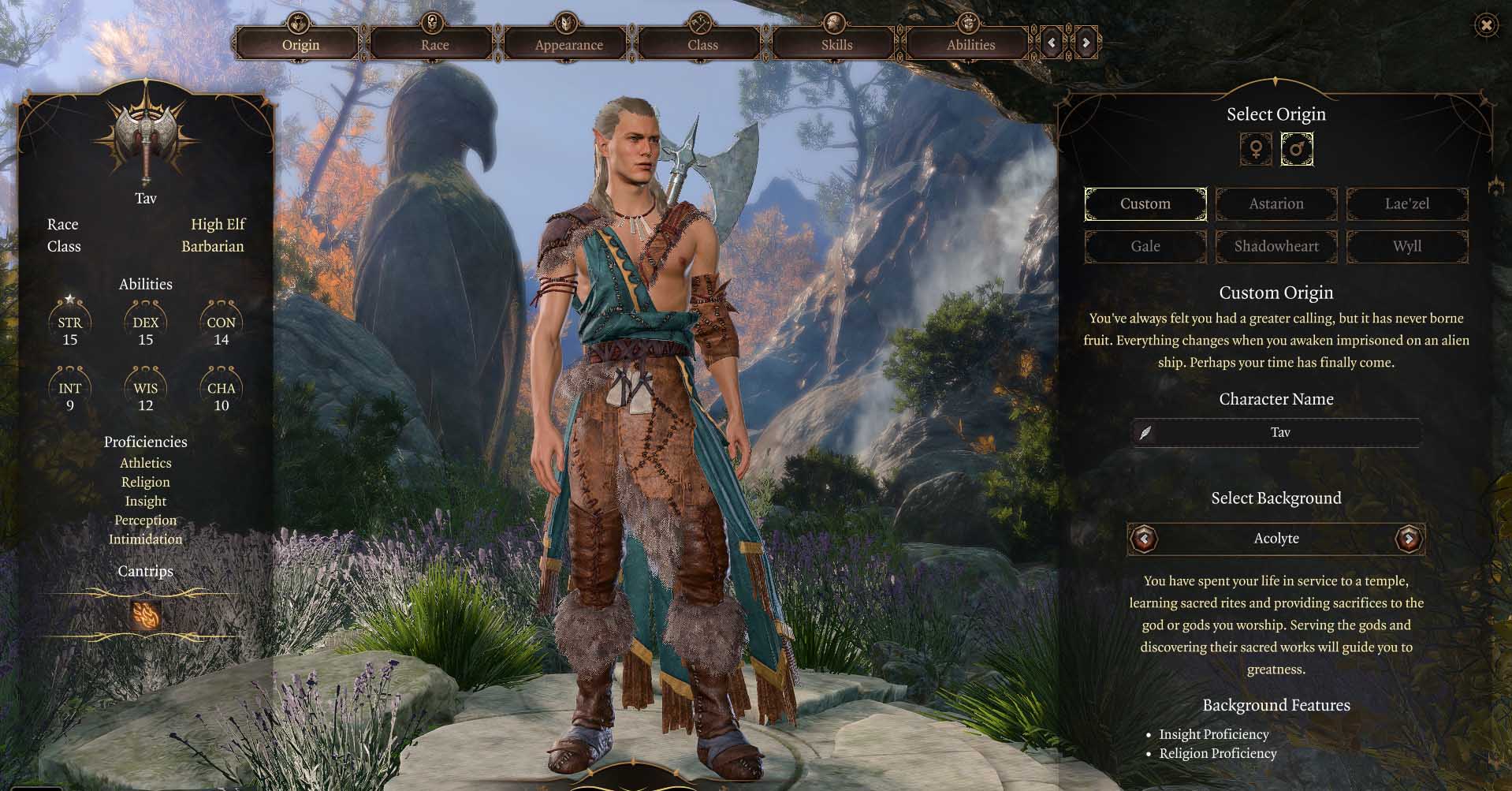
Task: Select the male gender symbol
Action: click(1296, 149)
